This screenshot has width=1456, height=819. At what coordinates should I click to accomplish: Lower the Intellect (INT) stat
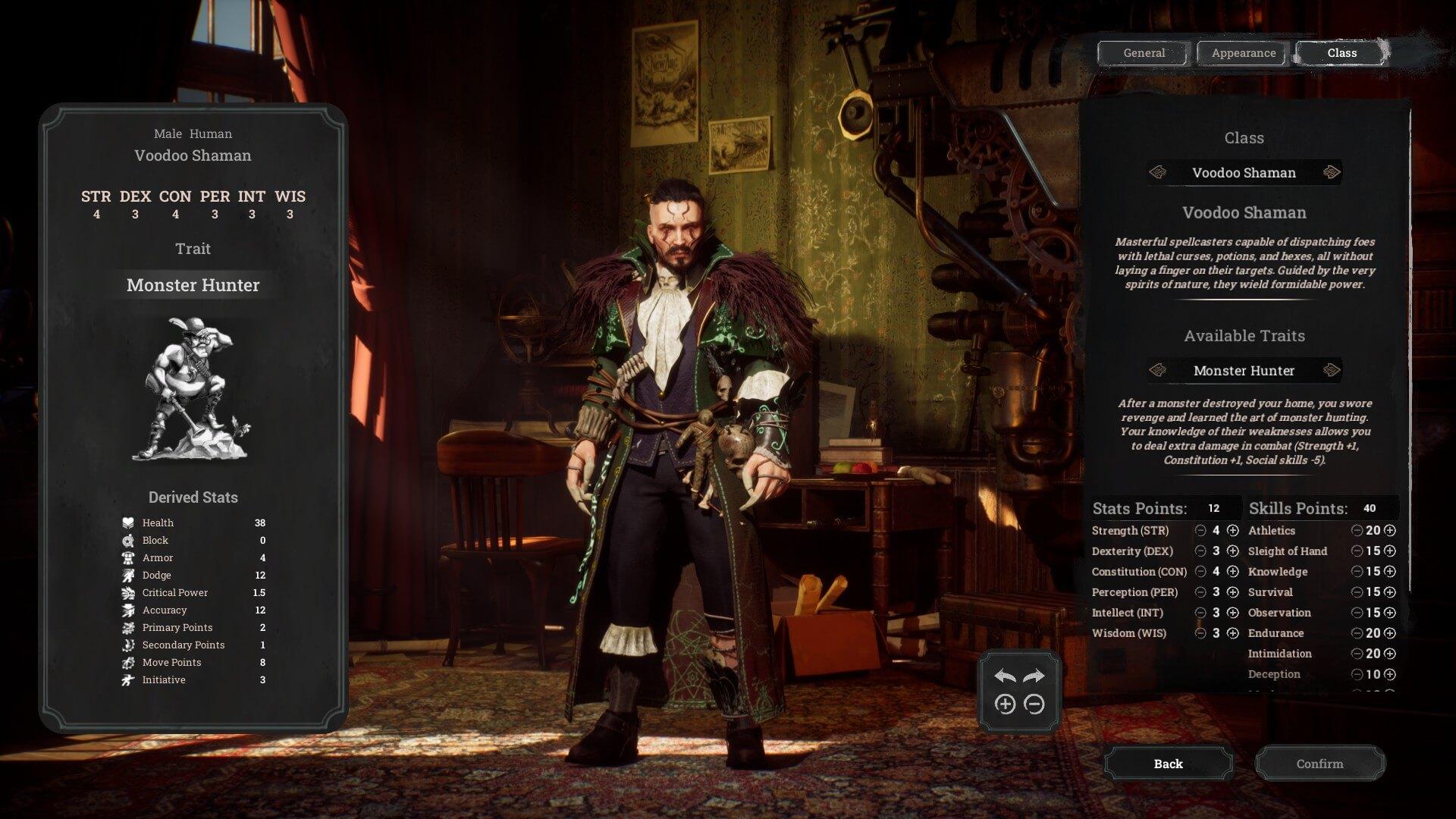pyautogui.click(x=1200, y=613)
